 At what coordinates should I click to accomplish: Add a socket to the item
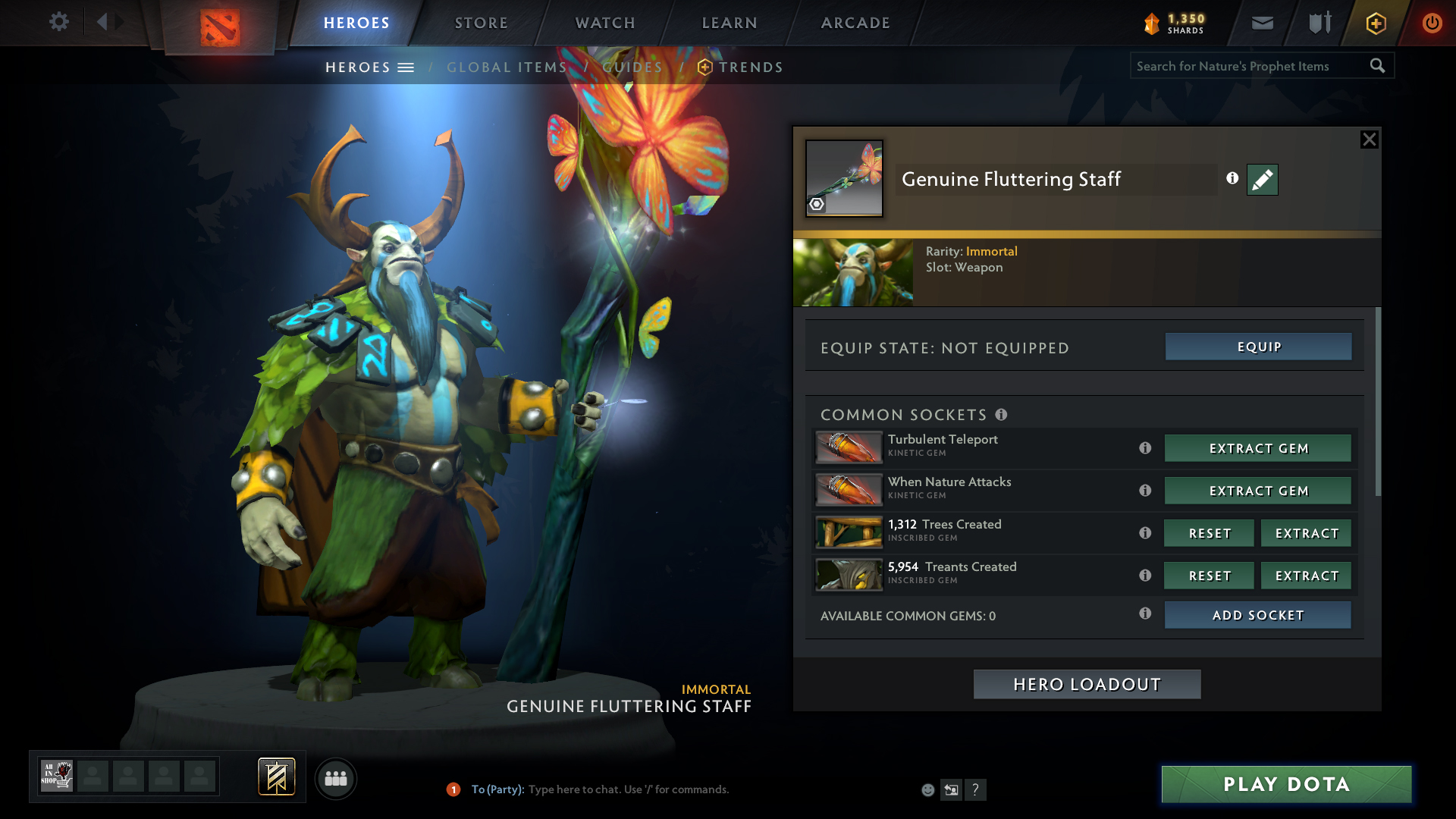click(1257, 615)
